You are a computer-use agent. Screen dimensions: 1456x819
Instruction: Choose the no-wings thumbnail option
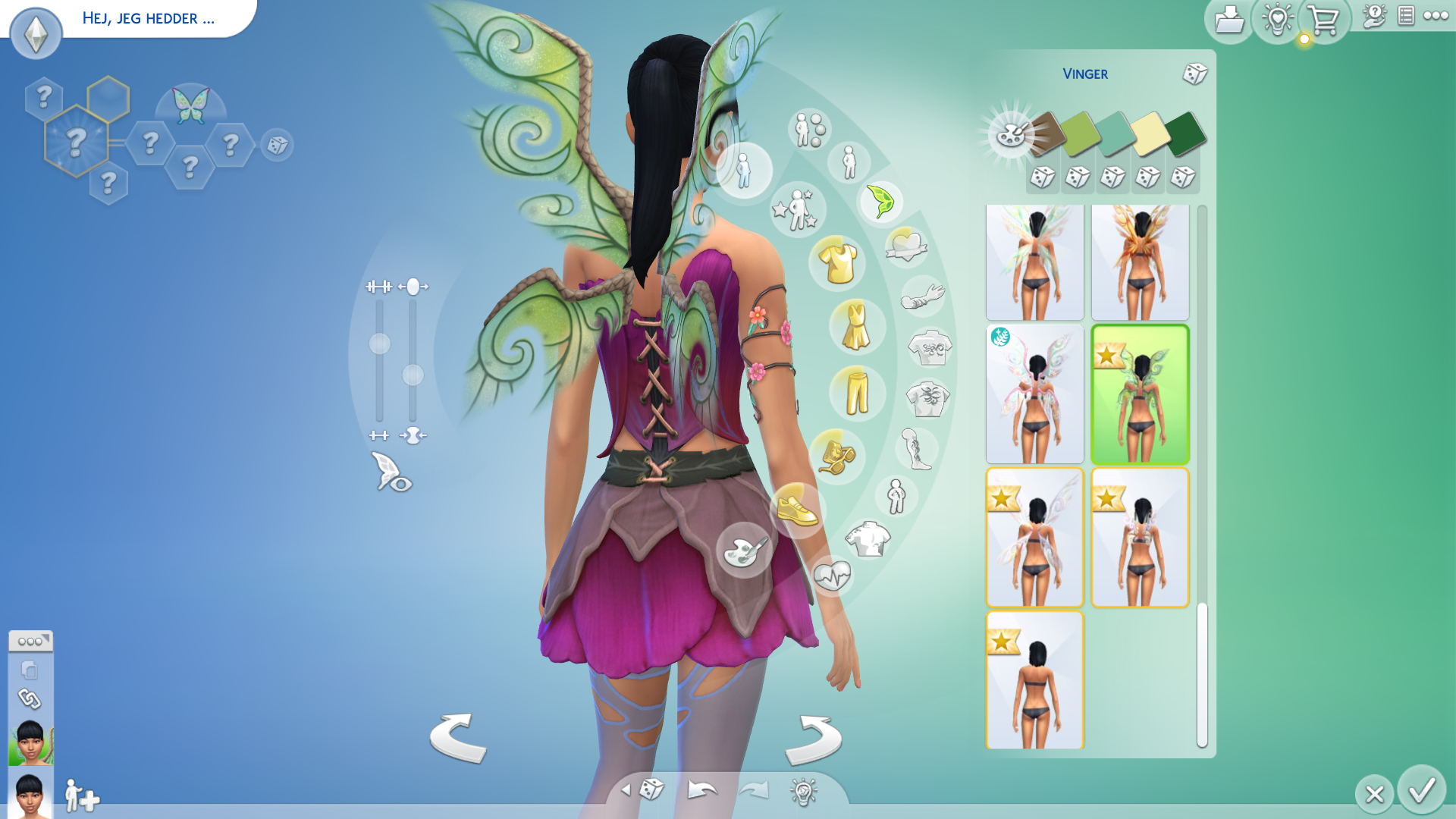[1034, 680]
